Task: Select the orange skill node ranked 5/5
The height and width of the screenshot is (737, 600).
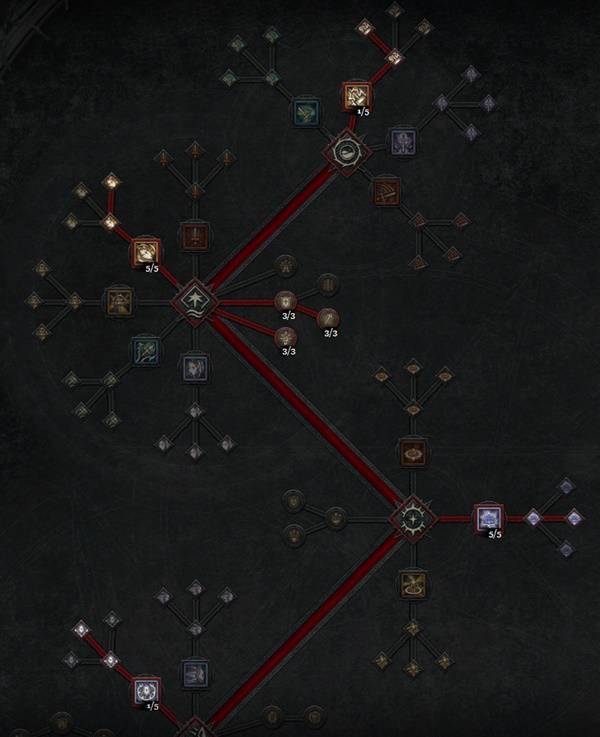Action: 146,252
